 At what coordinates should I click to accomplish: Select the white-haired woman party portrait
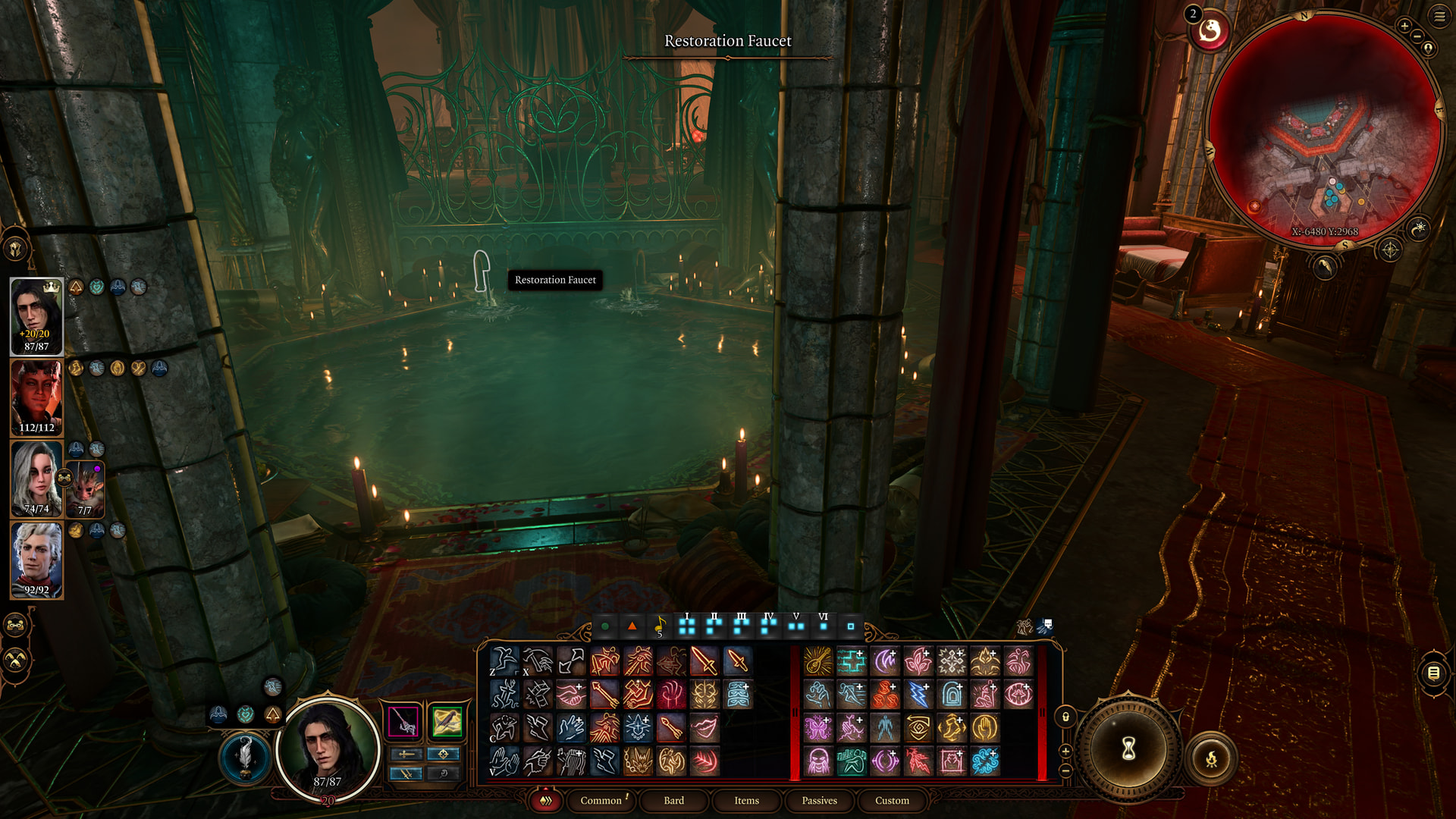coord(36,479)
